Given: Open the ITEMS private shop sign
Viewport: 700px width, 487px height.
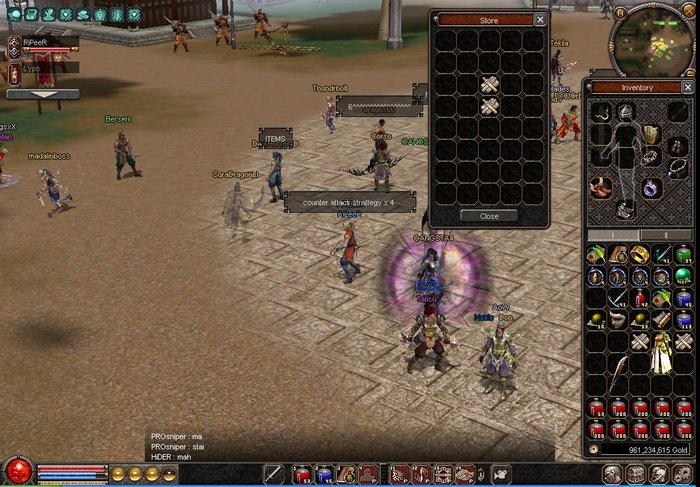Looking at the screenshot, I should [x=275, y=139].
